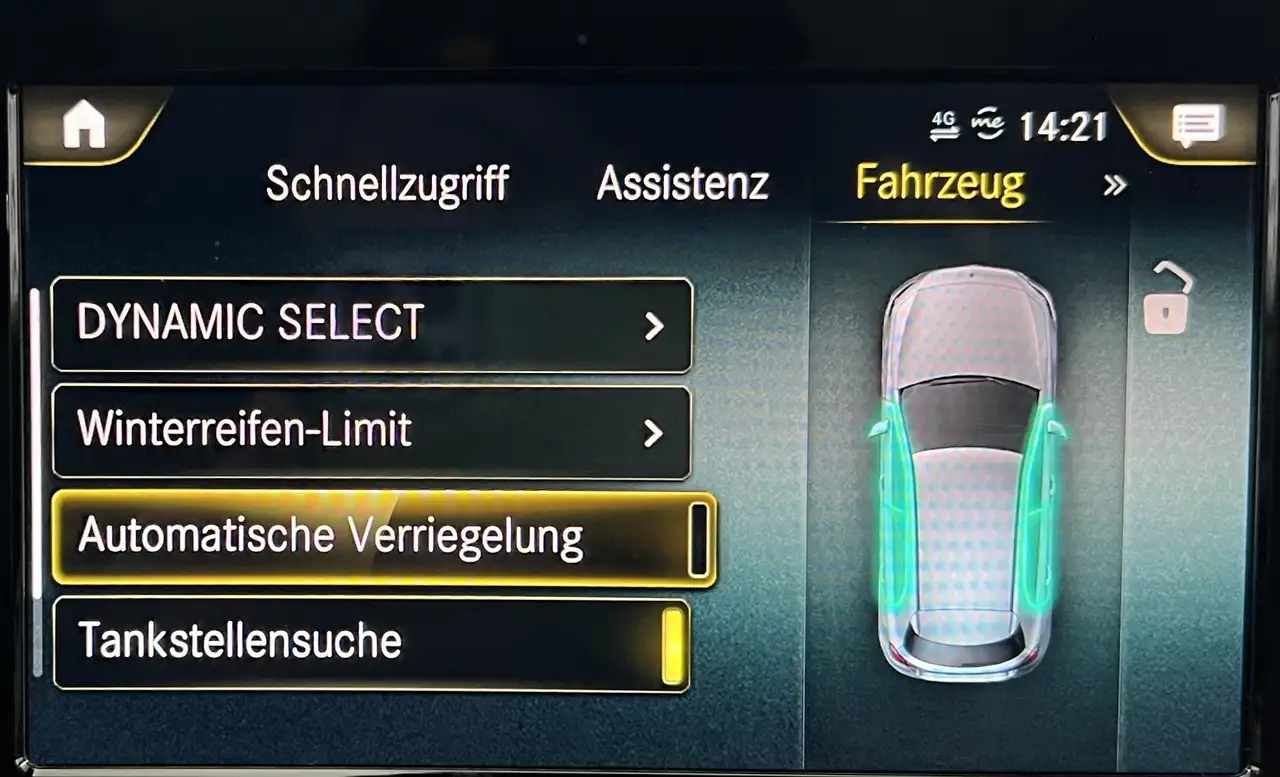Tap the unlocked padlock icon
Screen dimensions: 1280x777
point(1168,298)
